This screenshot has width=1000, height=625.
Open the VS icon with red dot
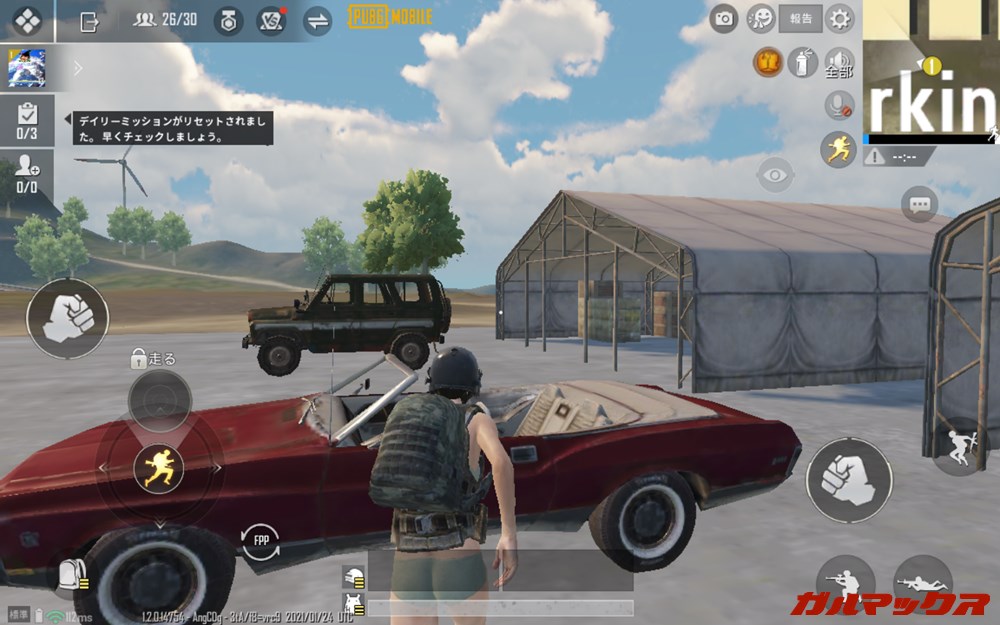(271, 21)
